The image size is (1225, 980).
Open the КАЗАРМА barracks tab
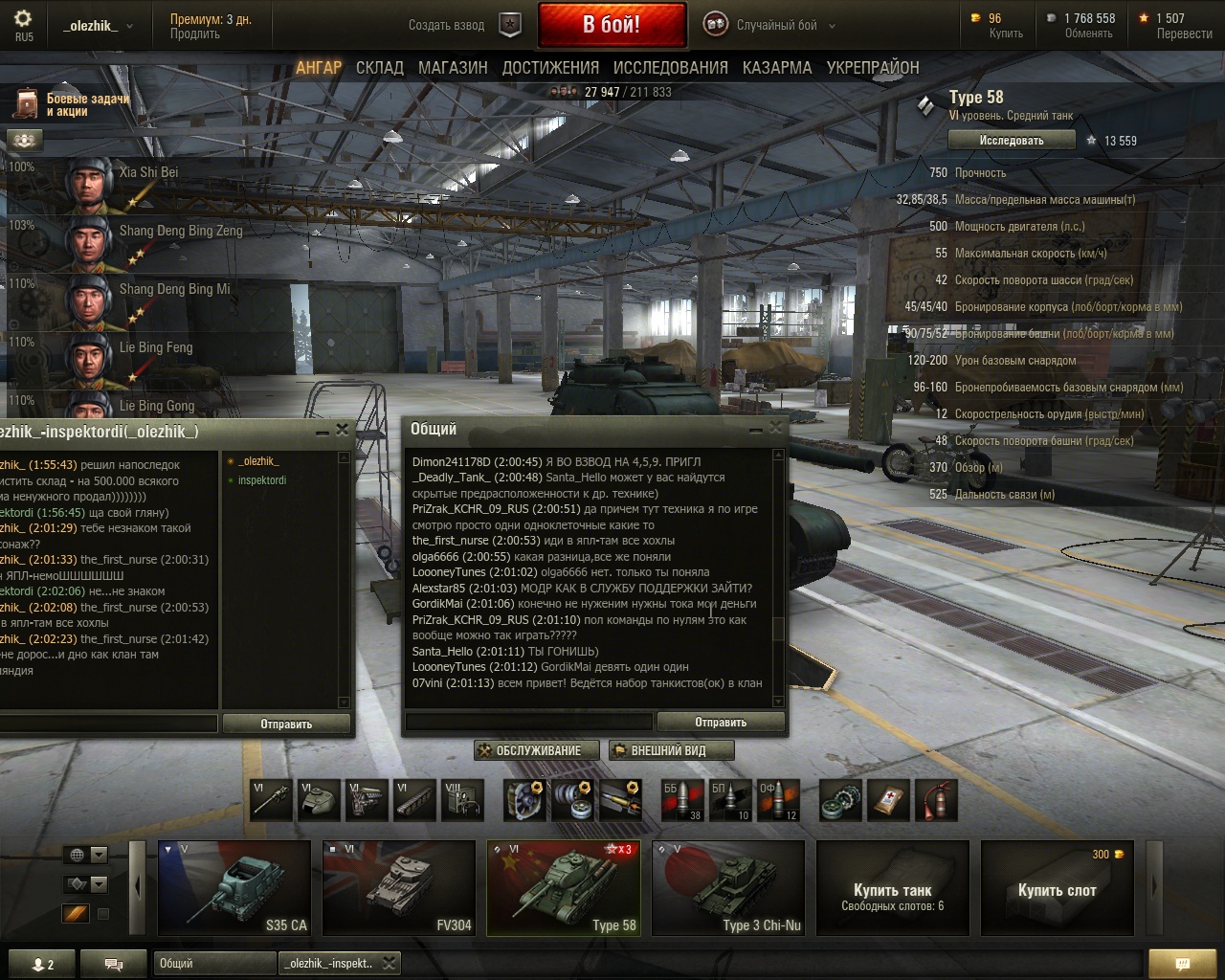coord(776,68)
